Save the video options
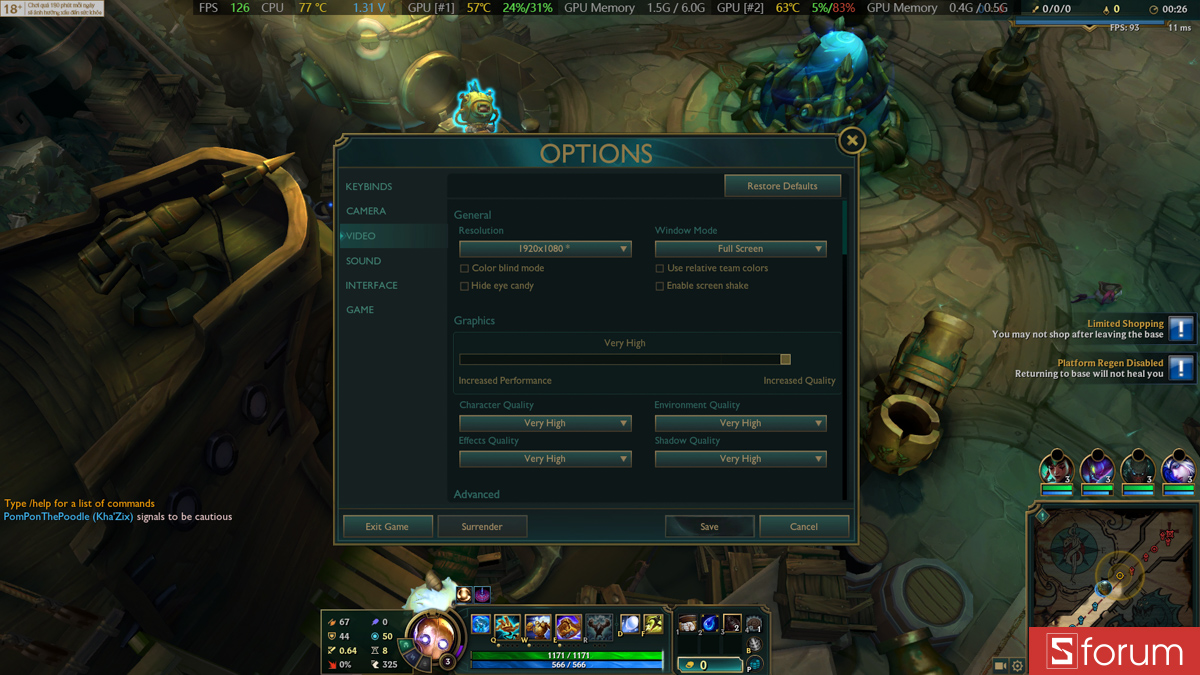 pos(709,526)
